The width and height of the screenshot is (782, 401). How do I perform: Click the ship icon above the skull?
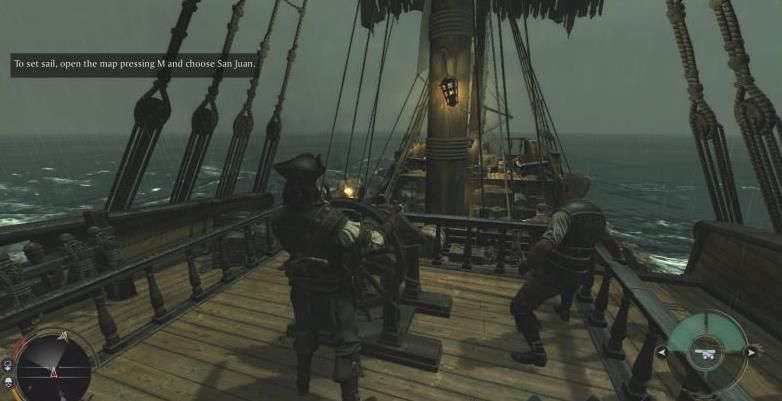(x=7, y=365)
